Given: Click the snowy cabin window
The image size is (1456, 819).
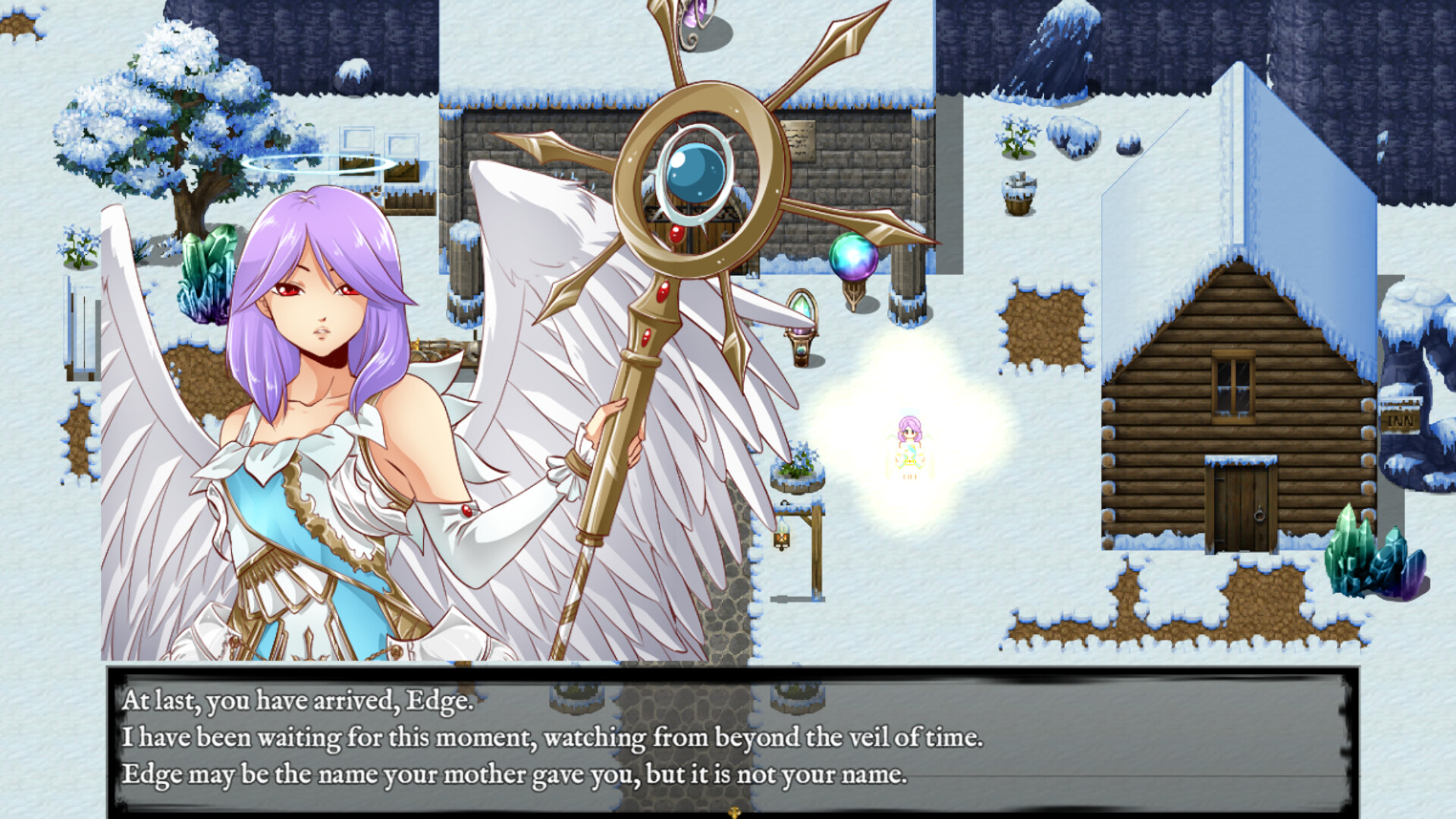Looking at the screenshot, I should (1232, 387).
